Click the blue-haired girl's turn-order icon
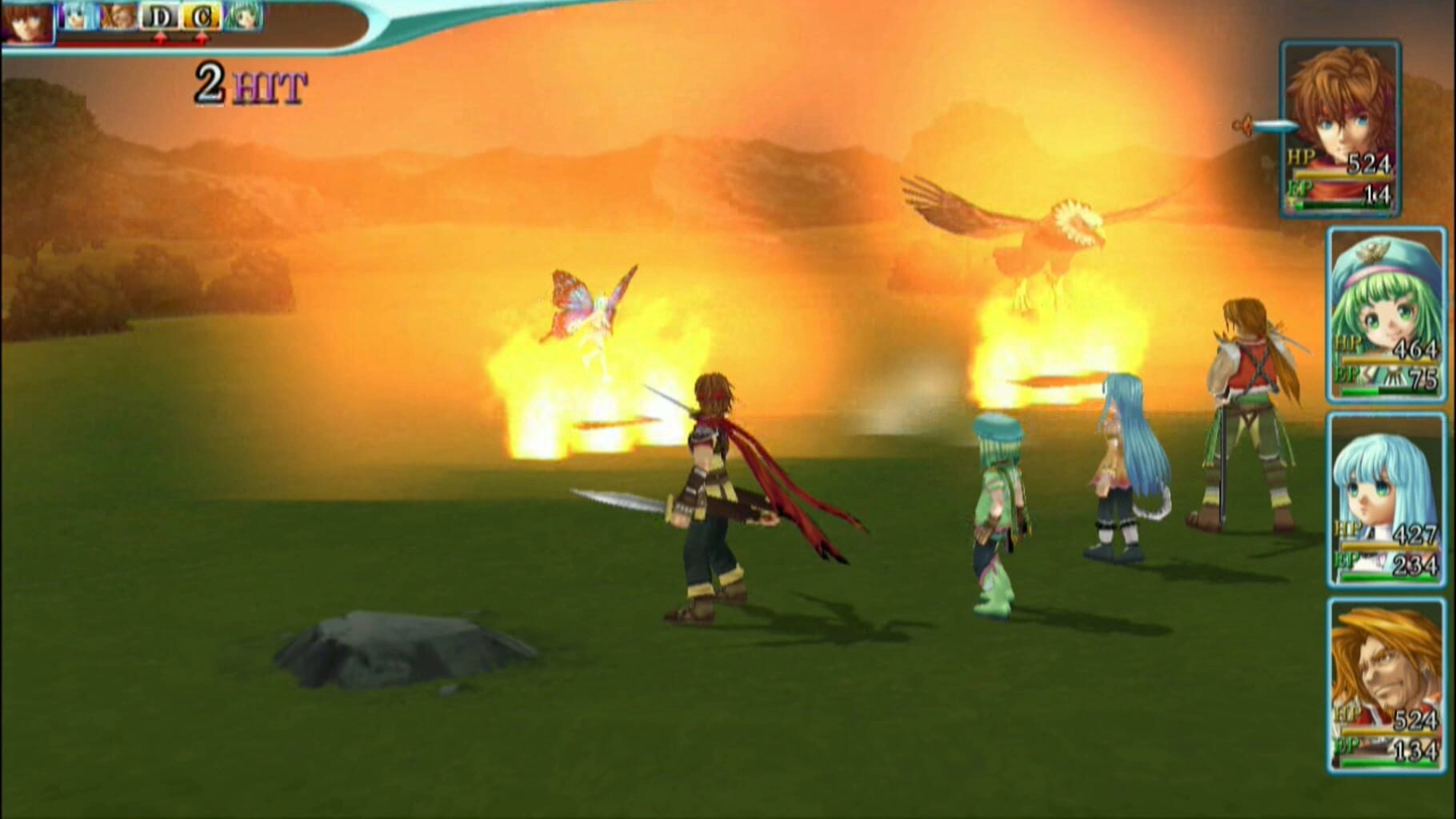This screenshot has width=1456, height=819. tap(78, 17)
